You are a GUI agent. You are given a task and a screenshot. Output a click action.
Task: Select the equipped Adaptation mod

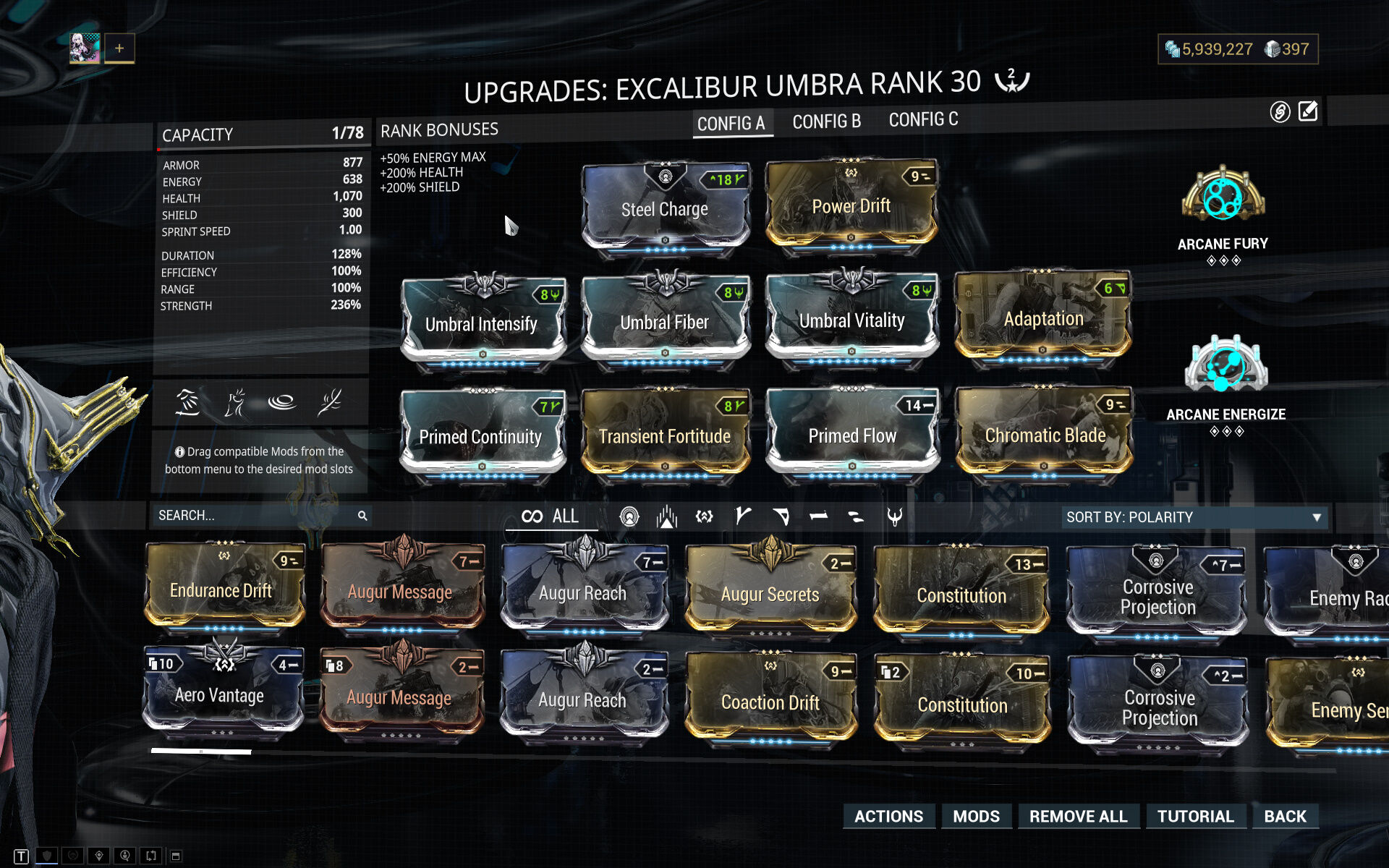(1042, 318)
